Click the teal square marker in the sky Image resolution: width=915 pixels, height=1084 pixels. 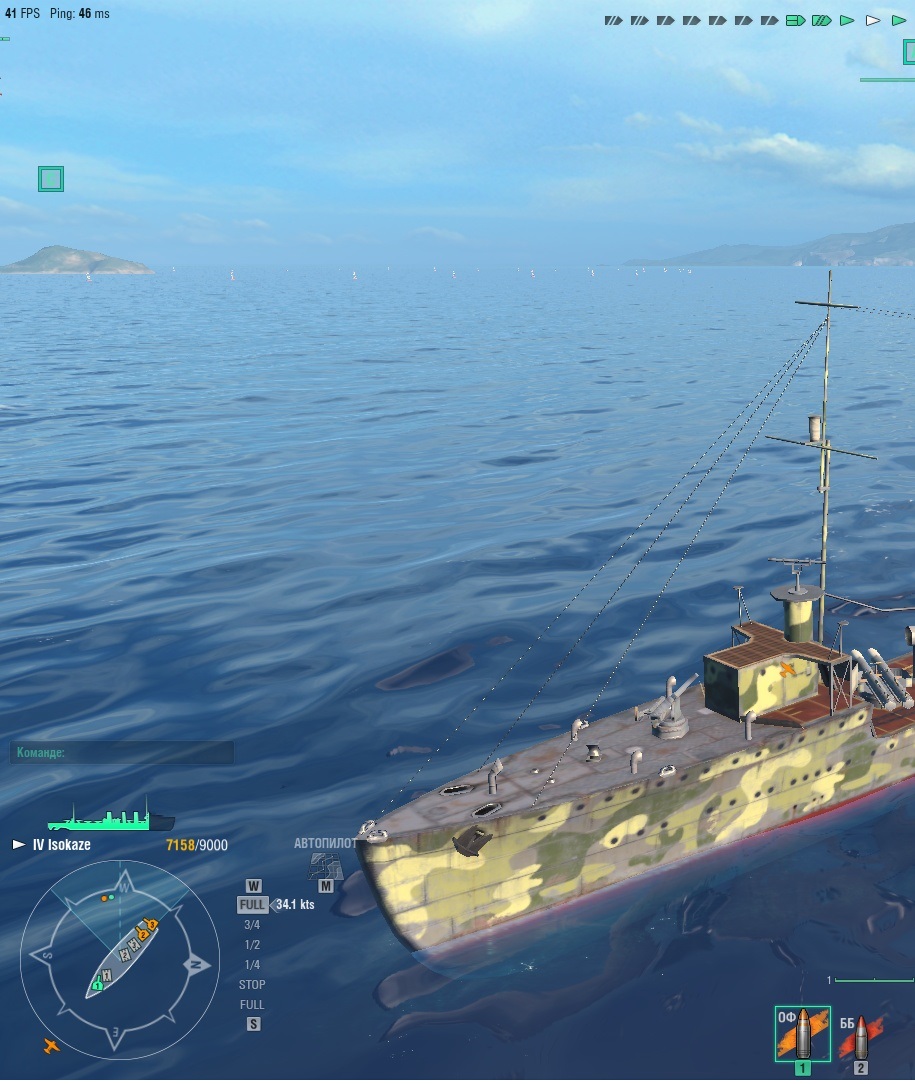click(x=51, y=179)
